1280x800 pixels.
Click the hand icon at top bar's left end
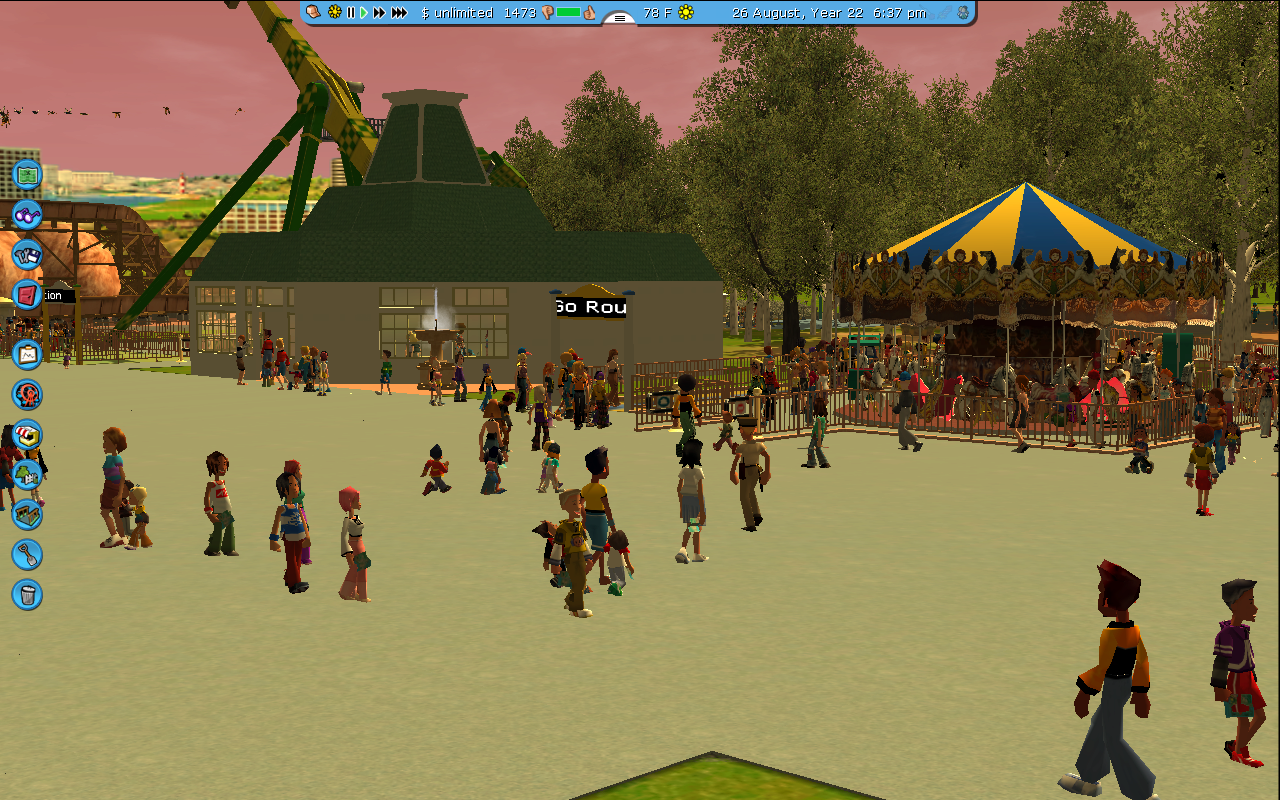click(313, 13)
